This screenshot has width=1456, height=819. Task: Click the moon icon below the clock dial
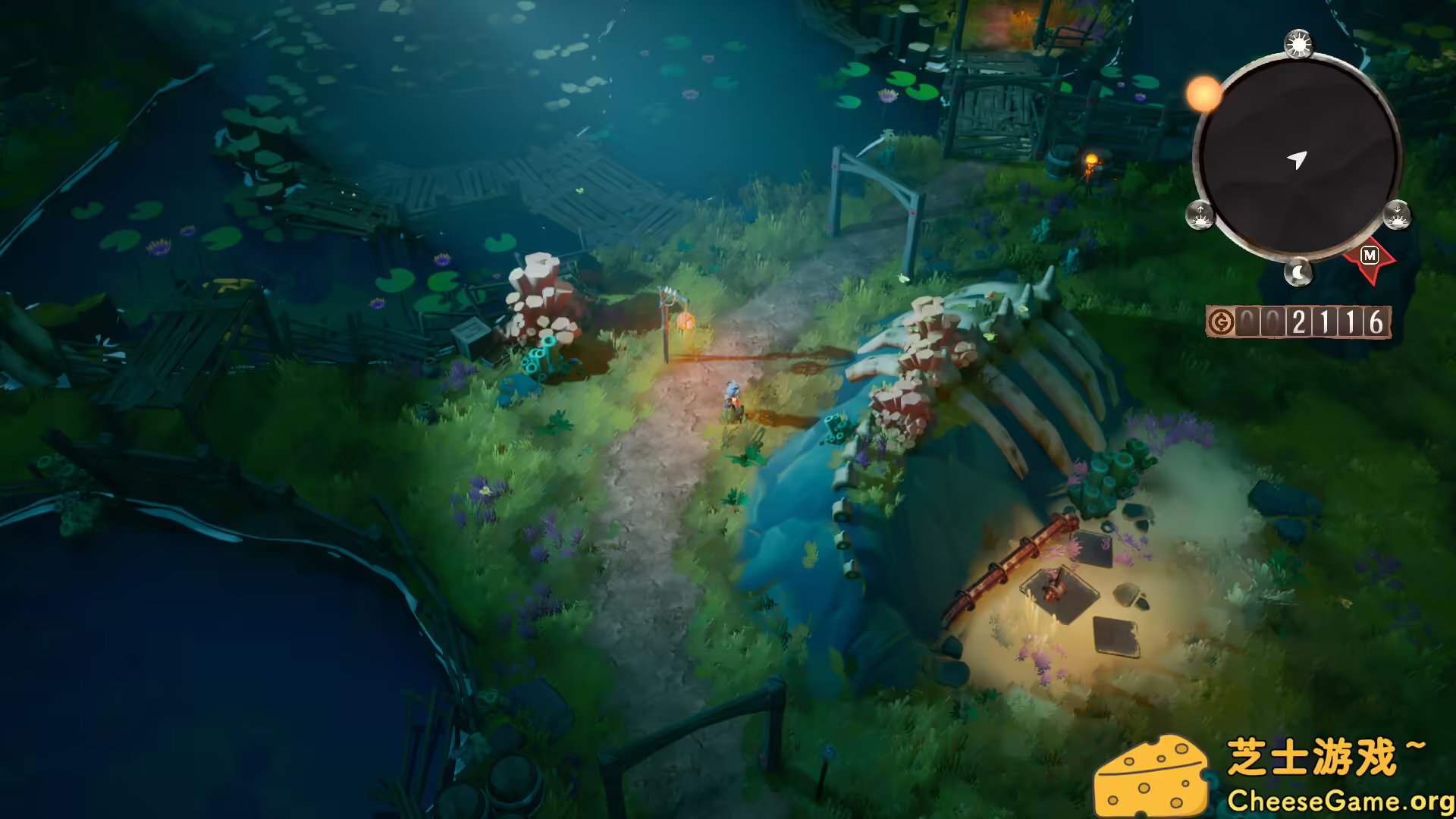tap(1298, 271)
